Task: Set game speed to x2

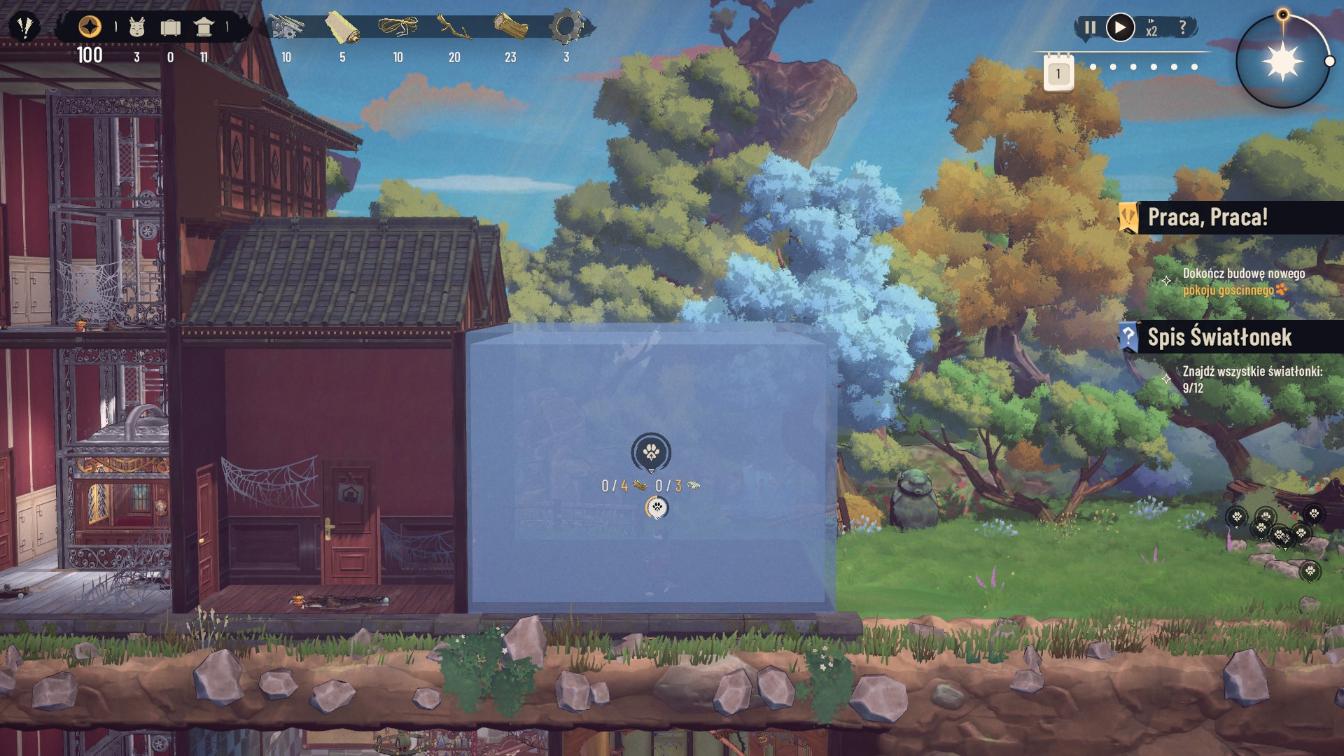Action: click(x=1152, y=28)
